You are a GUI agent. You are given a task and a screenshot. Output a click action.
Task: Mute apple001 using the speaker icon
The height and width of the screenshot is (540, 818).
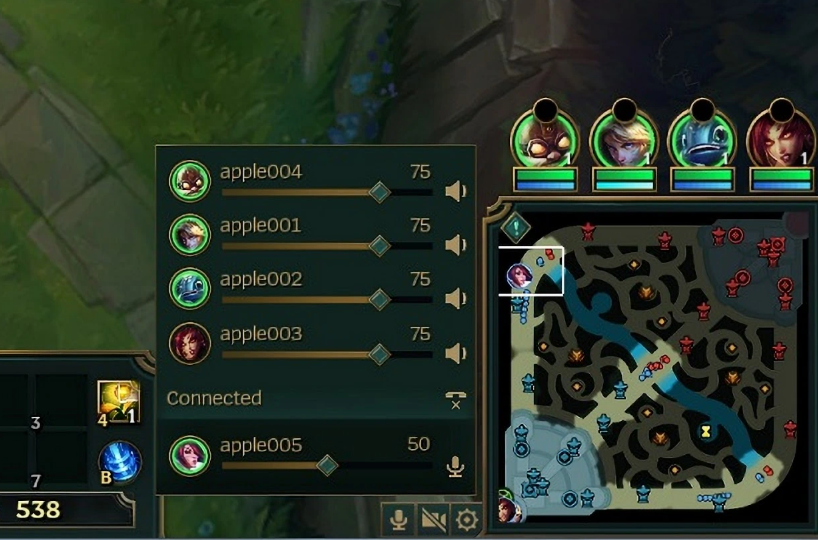tap(456, 246)
